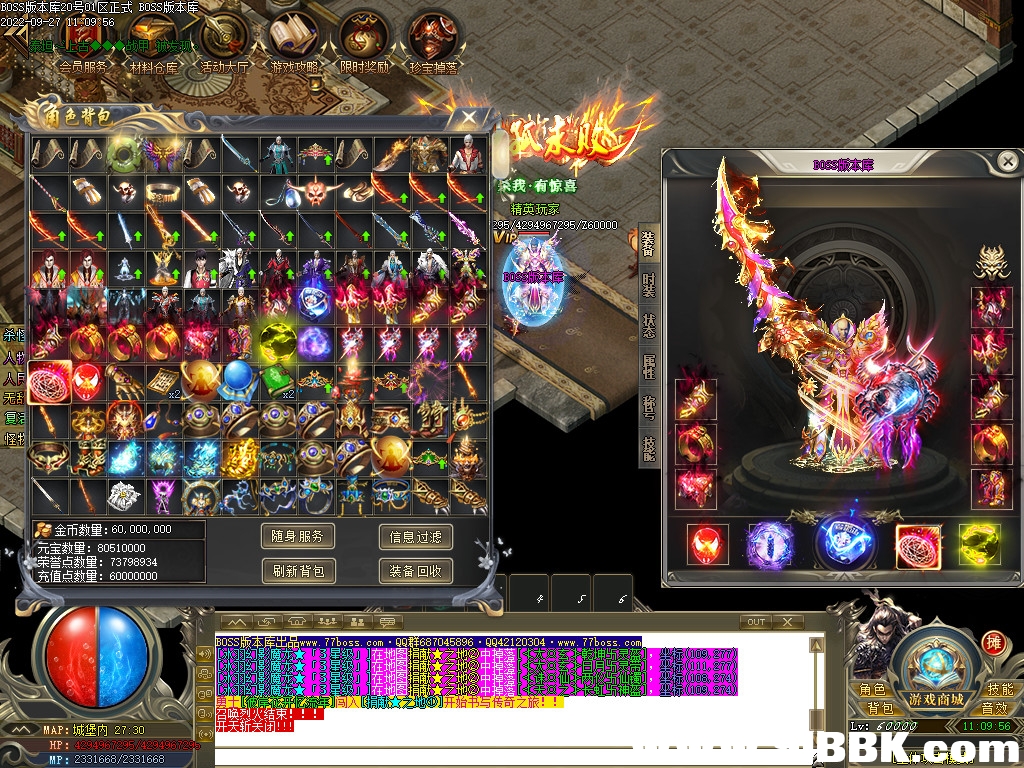
Task: Open 装备回收 equipment recycling
Action: (415, 571)
